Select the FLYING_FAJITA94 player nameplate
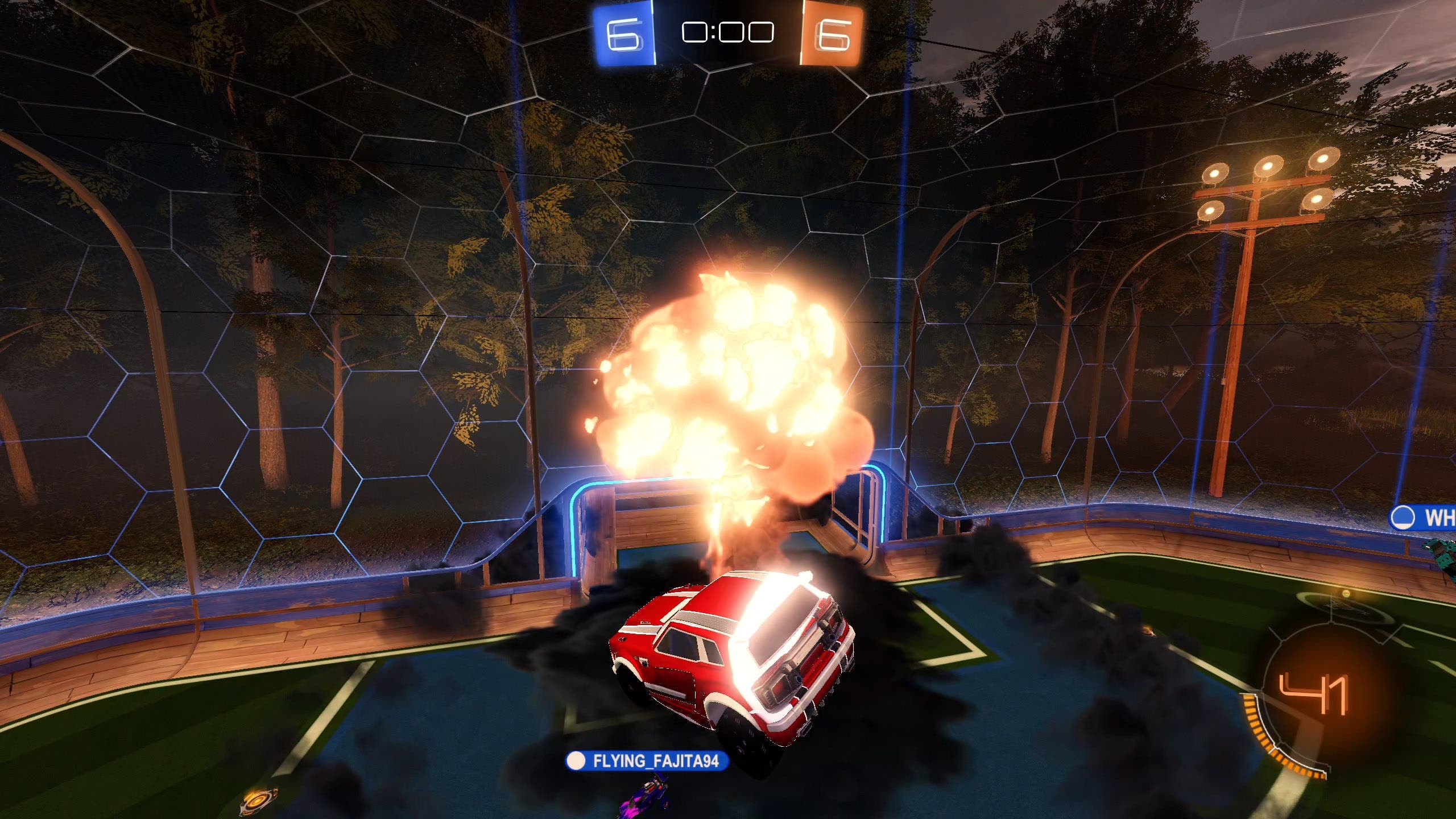 click(647, 761)
